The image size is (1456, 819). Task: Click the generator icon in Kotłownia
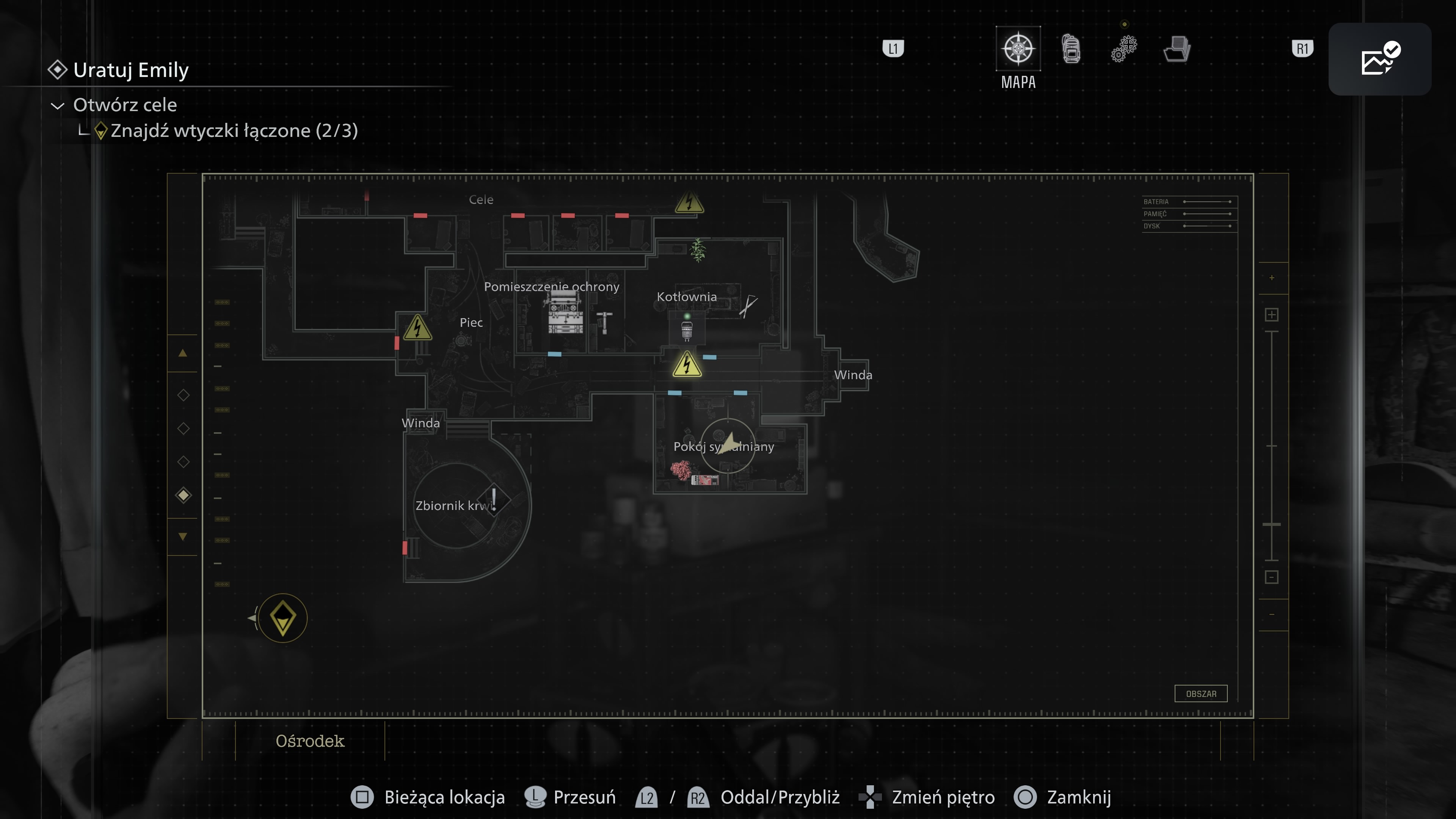[688, 331]
